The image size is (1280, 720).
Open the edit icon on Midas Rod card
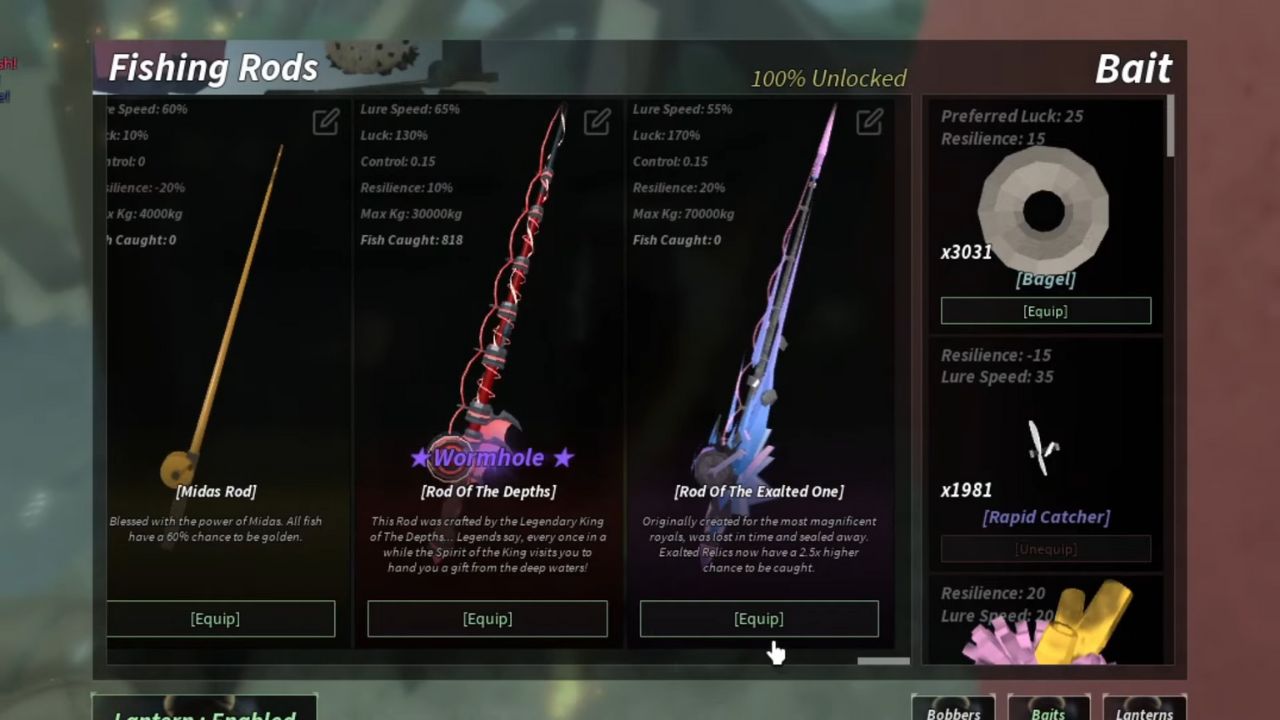click(325, 122)
